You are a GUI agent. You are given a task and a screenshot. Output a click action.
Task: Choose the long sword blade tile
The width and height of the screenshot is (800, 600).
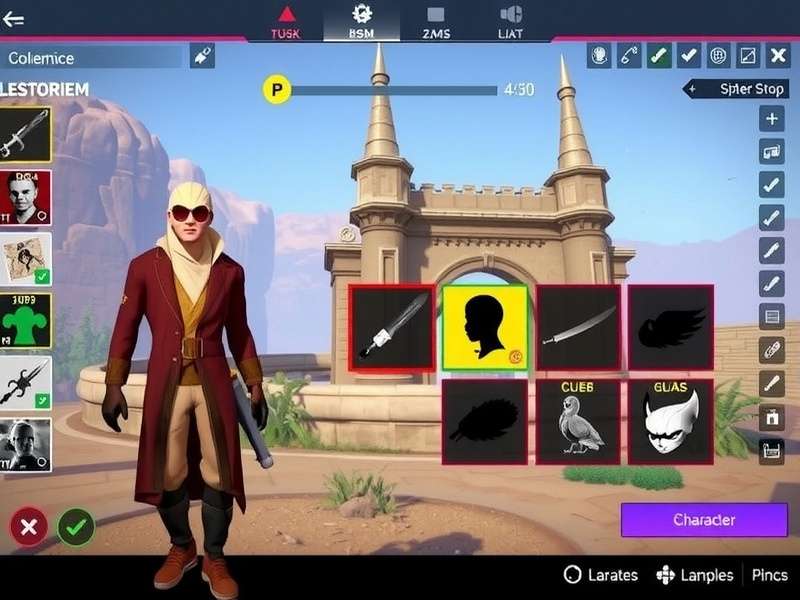click(x=578, y=327)
